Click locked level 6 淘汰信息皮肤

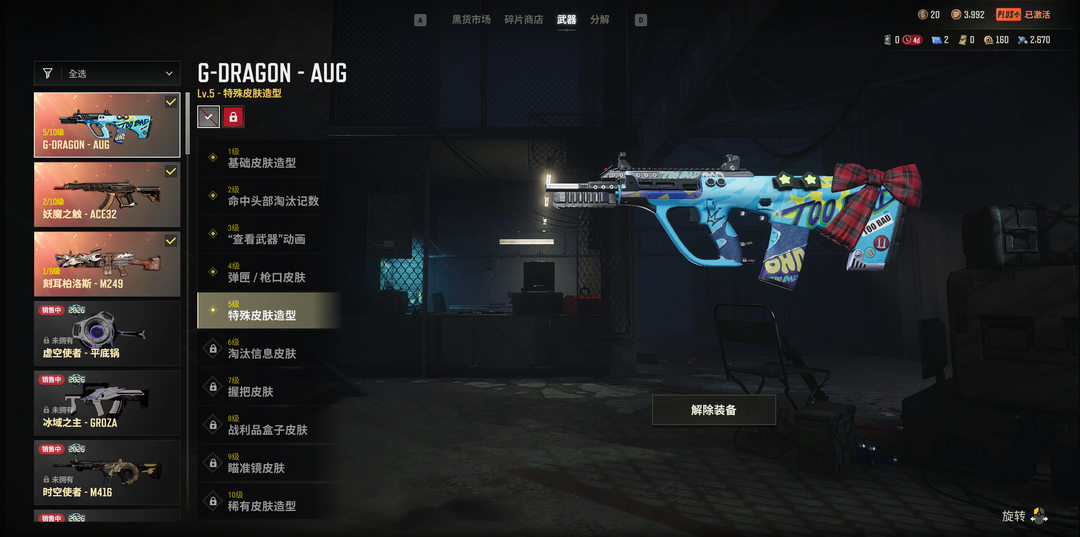(268, 349)
